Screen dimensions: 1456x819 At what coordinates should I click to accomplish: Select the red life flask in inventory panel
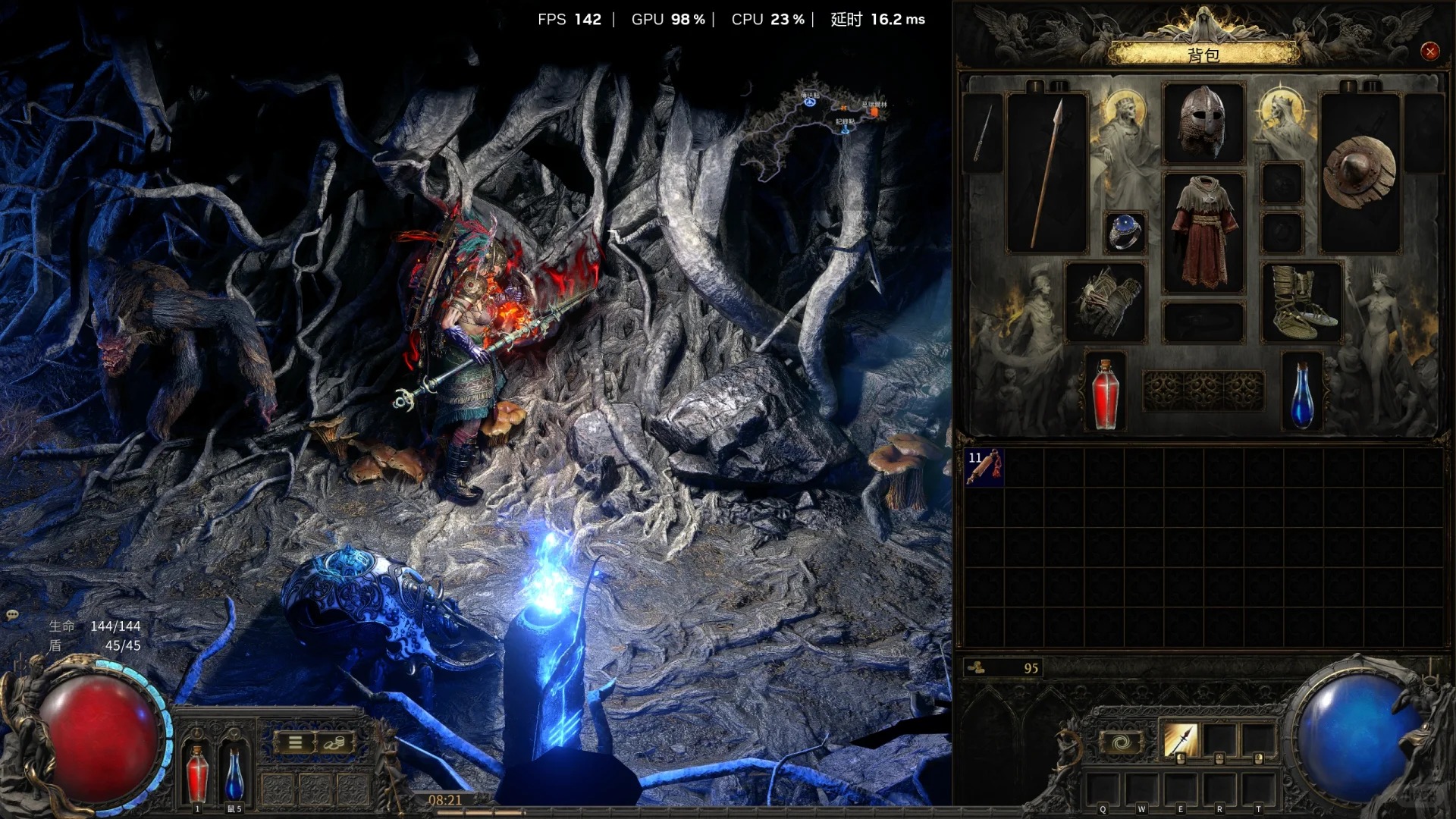tap(1105, 393)
